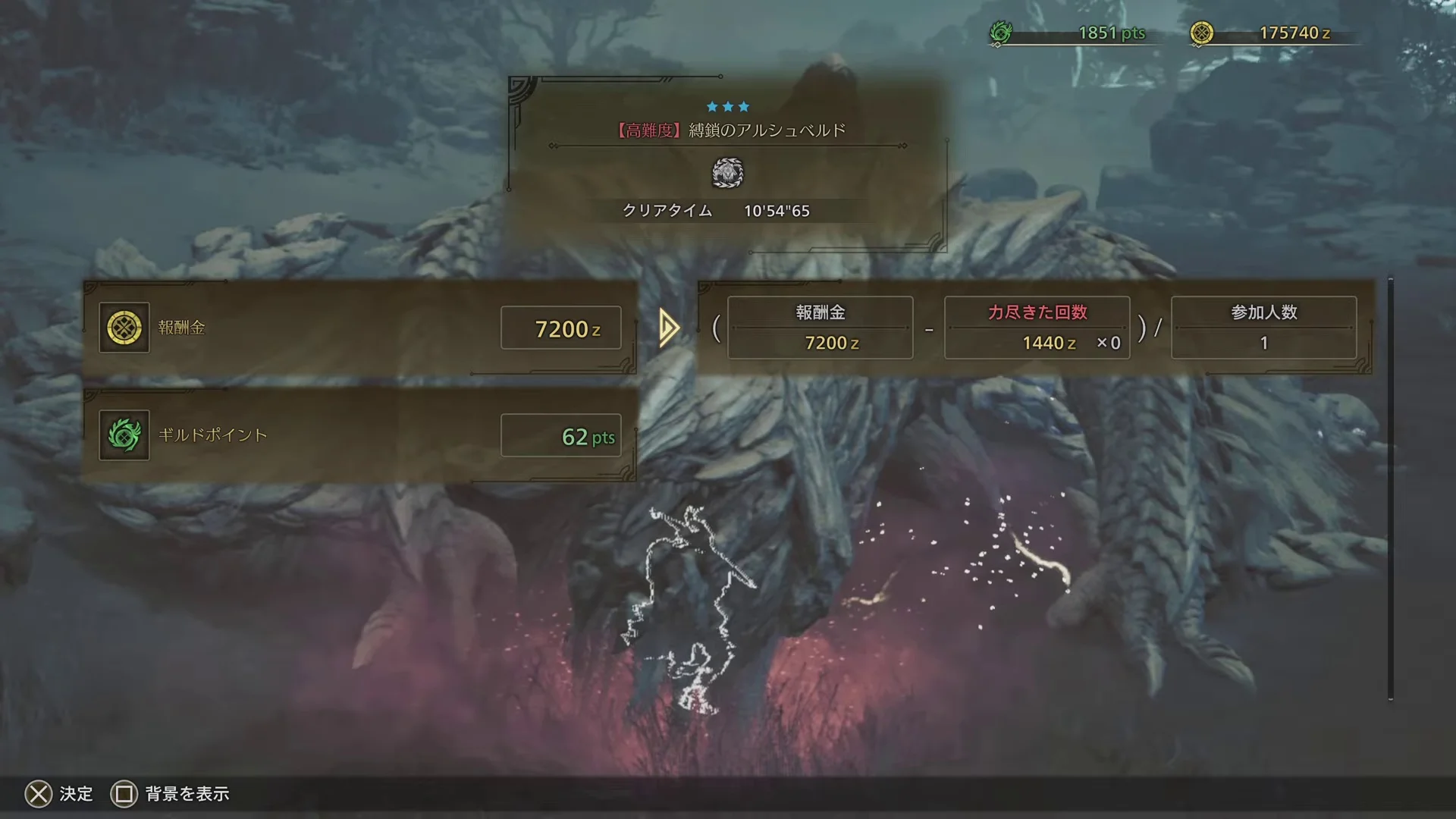Select the golden arrow marker between reward panels
This screenshot has width=1456, height=819.
pyautogui.click(x=667, y=328)
